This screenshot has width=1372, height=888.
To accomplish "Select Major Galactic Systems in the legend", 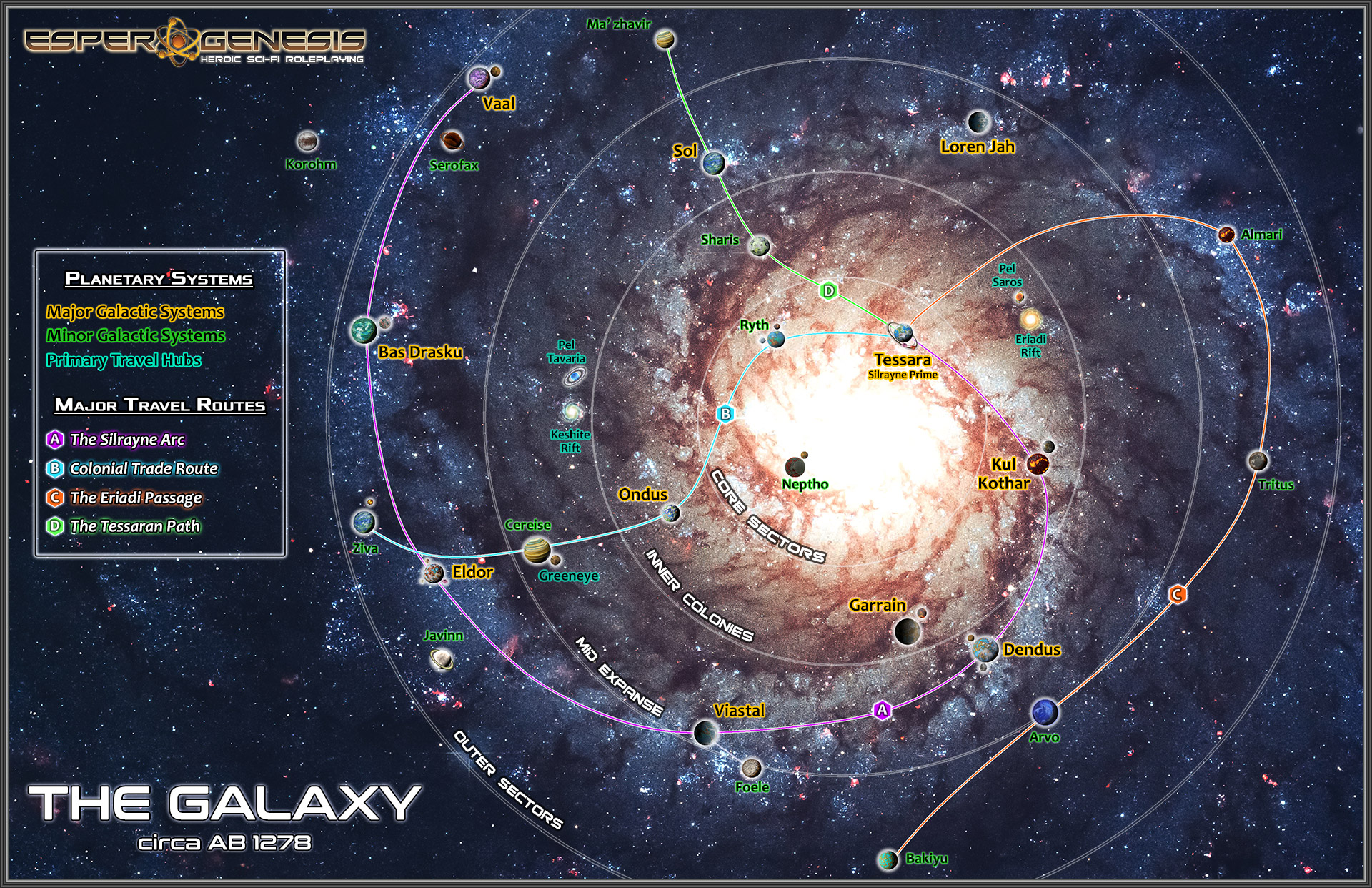I will [x=135, y=312].
